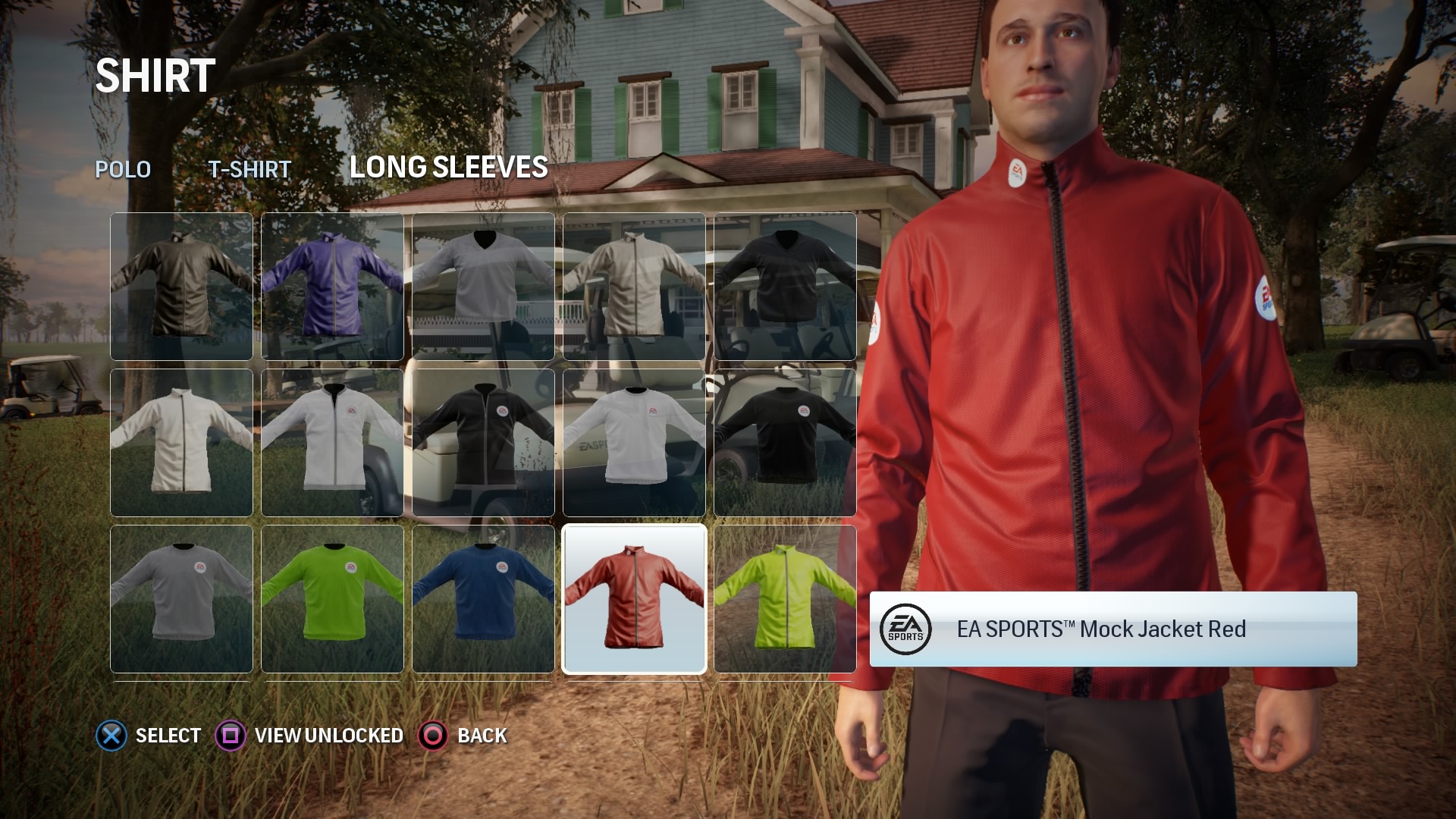Click the red Circle Back button icon
The width and height of the screenshot is (1456, 819).
tap(432, 735)
